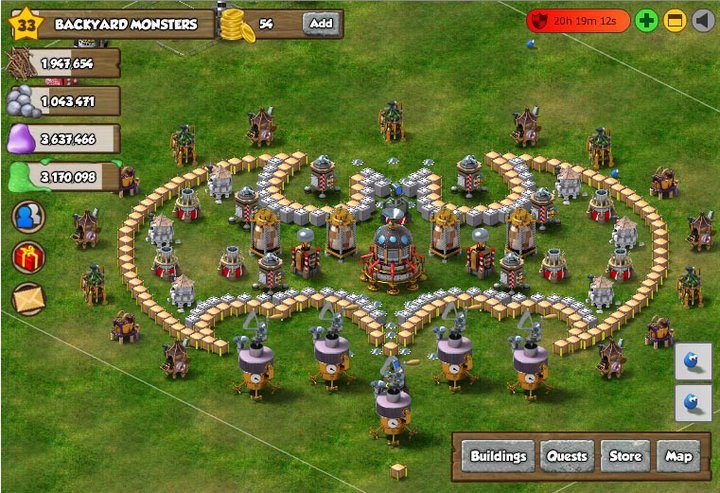Toggle fullscreen with the yellow window icon
This screenshot has width=720, height=493.
[675, 21]
